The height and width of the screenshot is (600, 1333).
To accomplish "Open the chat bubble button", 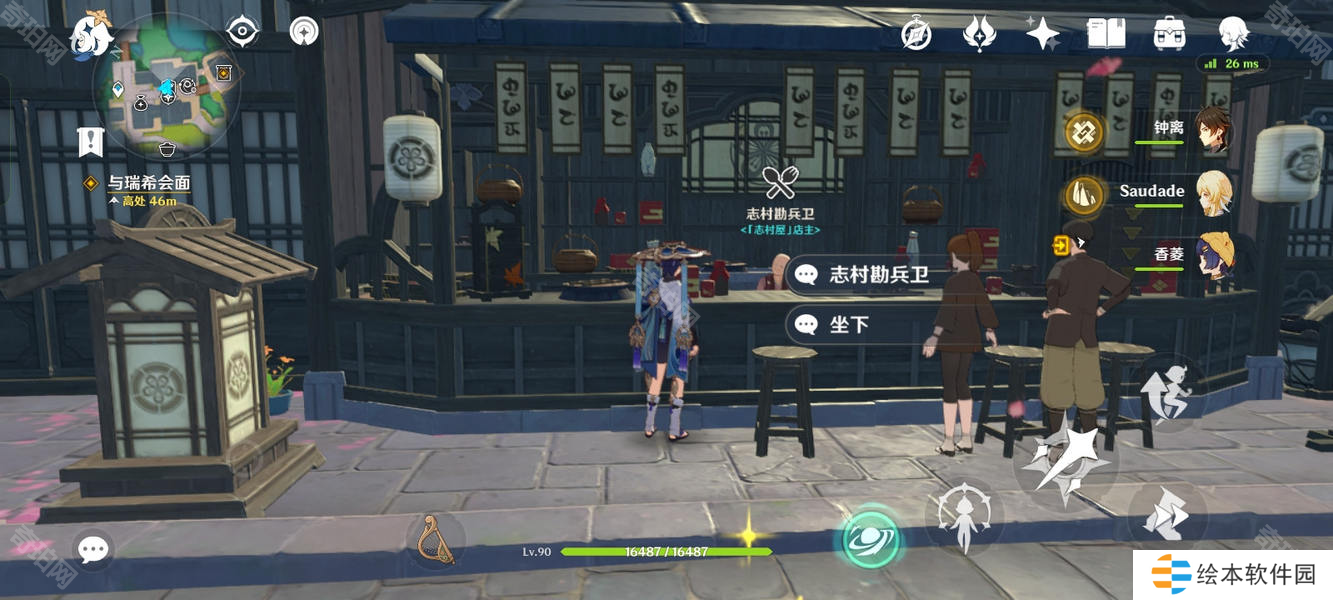I will click(93, 548).
